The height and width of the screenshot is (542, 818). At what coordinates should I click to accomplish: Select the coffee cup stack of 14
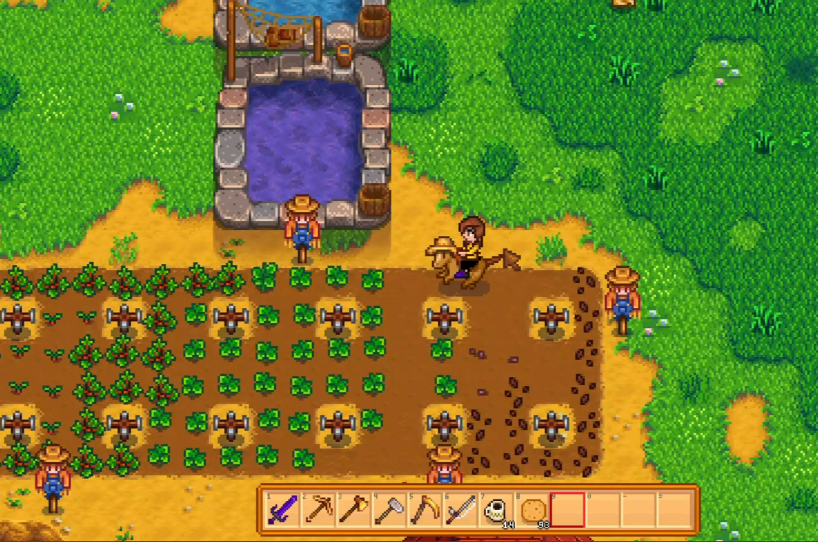click(x=496, y=510)
